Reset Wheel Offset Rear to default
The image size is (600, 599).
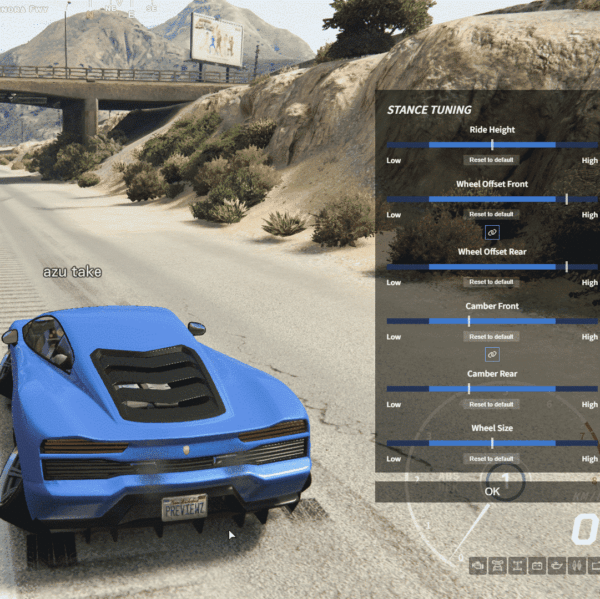(491, 282)
